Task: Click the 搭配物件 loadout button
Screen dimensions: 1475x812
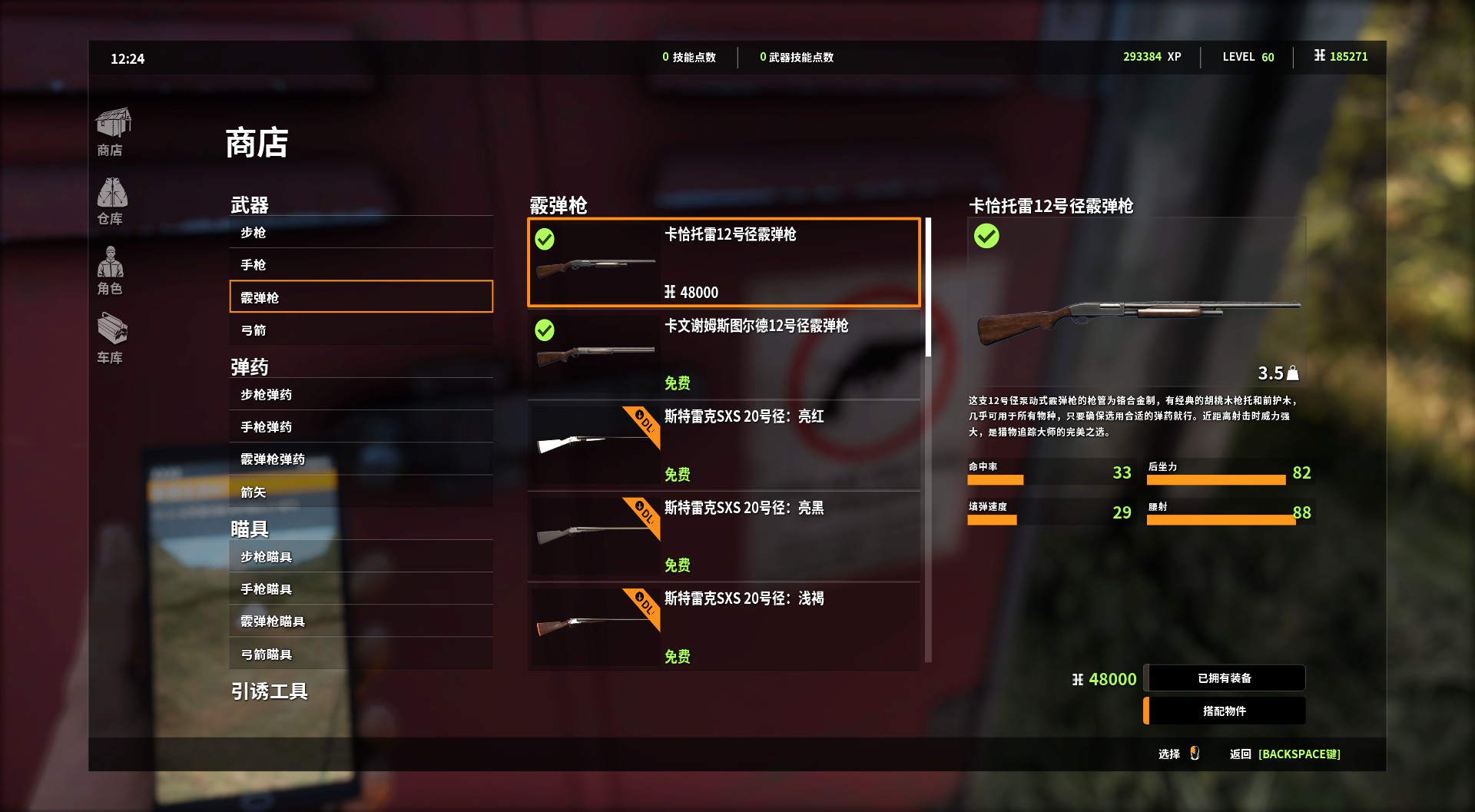Action: coord(1225,711)
